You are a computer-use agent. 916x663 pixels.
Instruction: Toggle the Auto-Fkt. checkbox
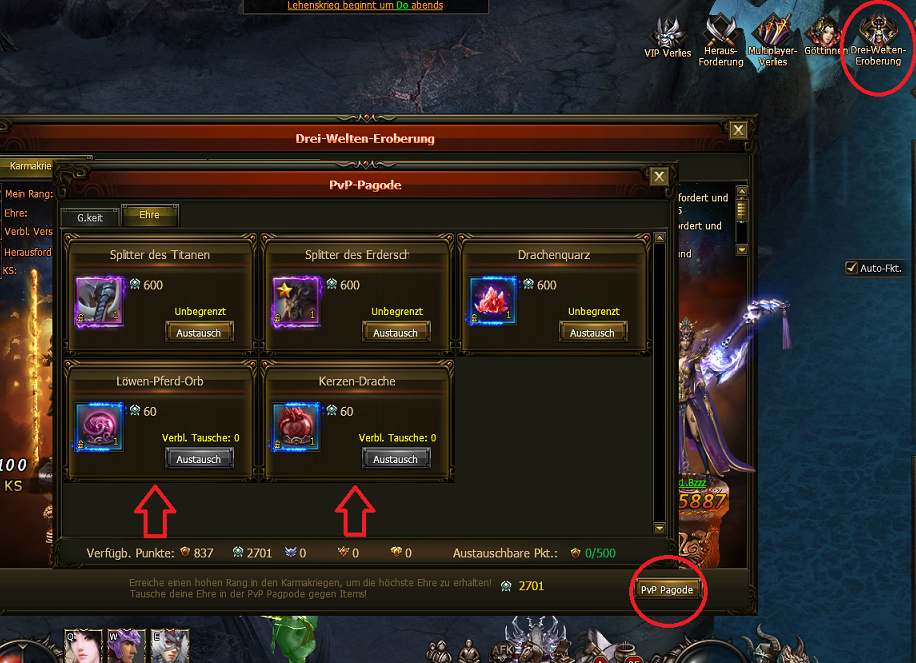[x=852, y=268]
